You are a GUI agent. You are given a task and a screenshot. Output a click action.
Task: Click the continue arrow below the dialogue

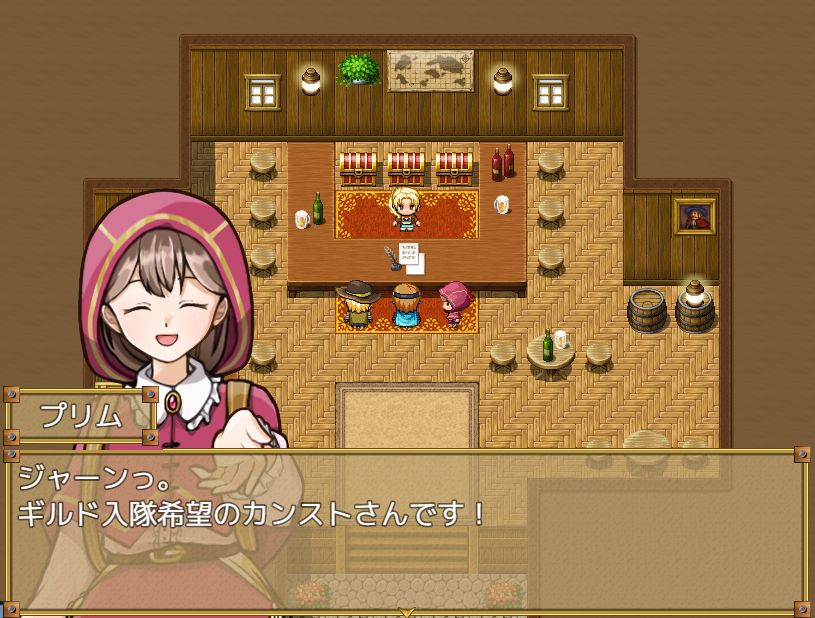click(406, 611)
